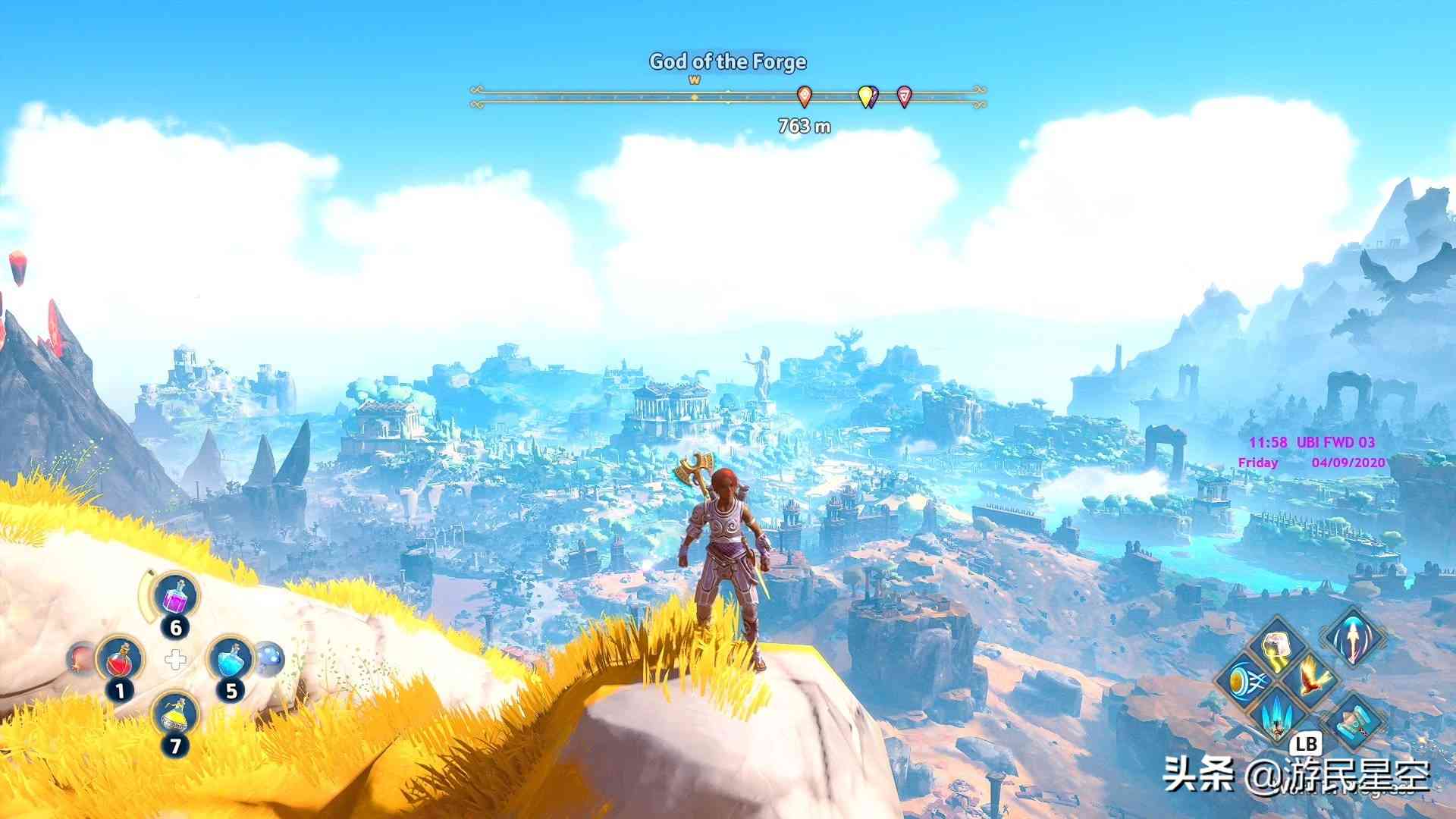Select the yellow potion with count 7
Screen dimensions: 1456x819
pyautogui.click(x=177, y=714)
